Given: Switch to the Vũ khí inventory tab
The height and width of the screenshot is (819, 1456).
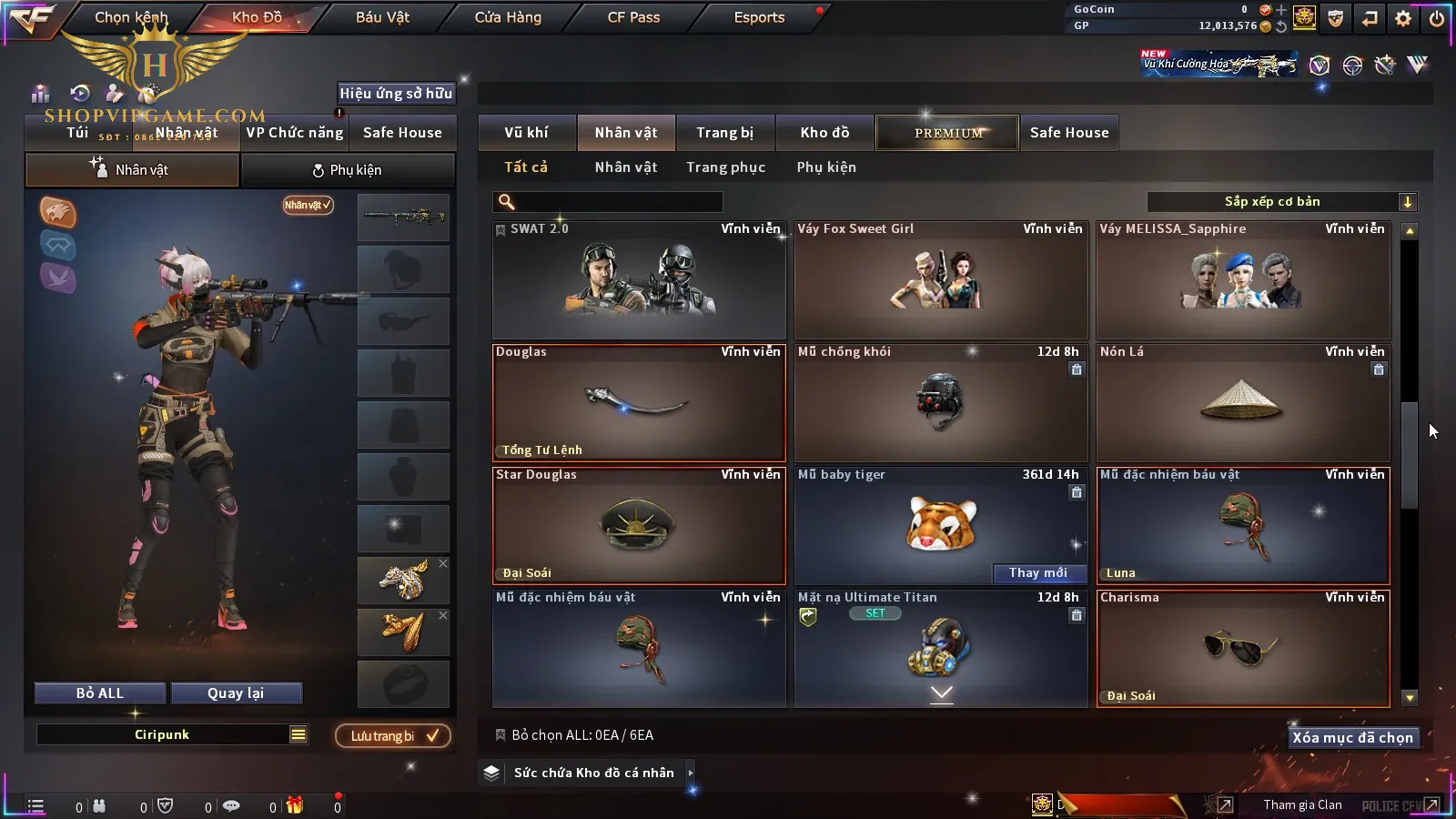Looking at the screenshot, I should [527, 133].
